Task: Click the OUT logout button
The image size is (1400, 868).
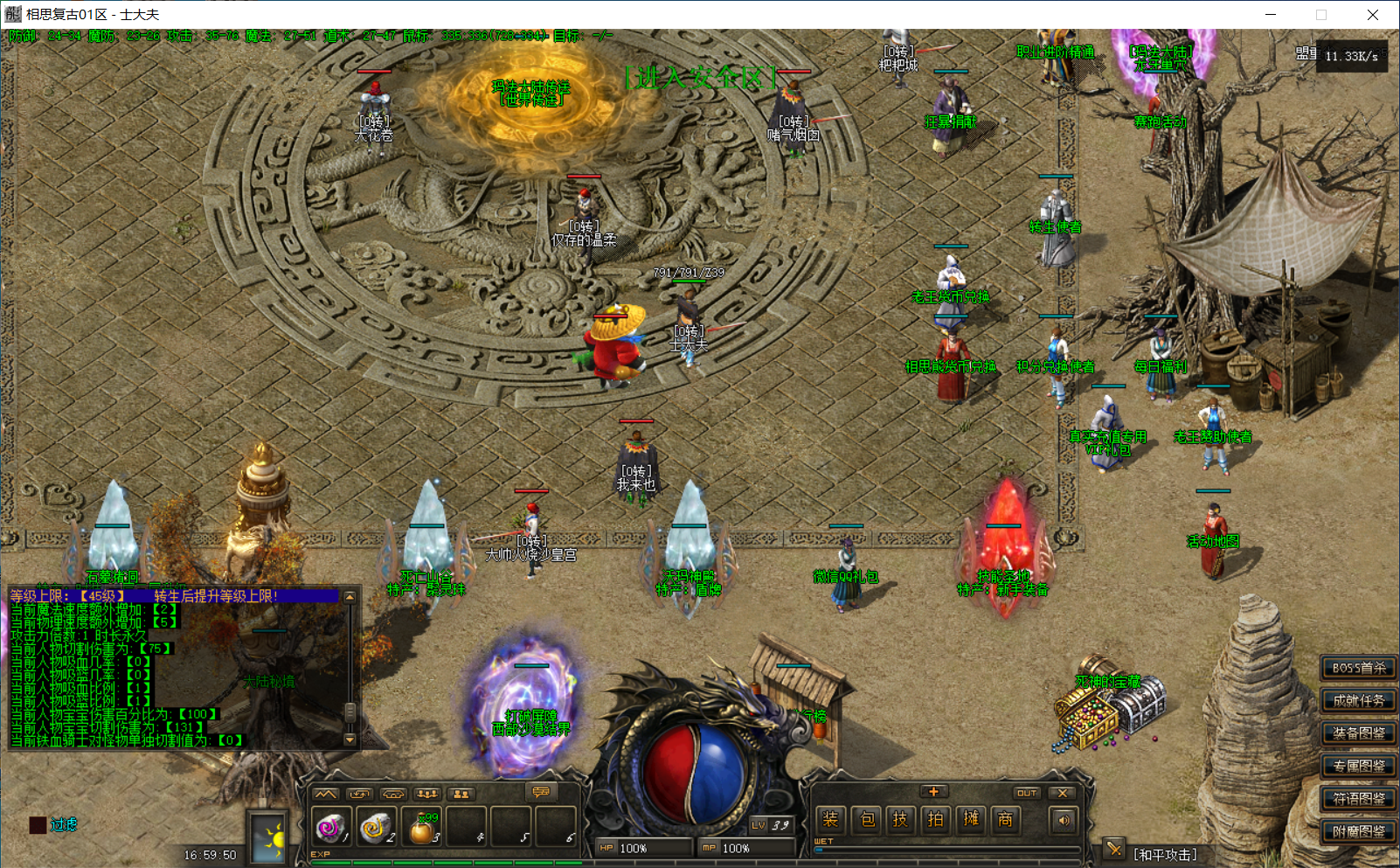Action: (1026, 793)
